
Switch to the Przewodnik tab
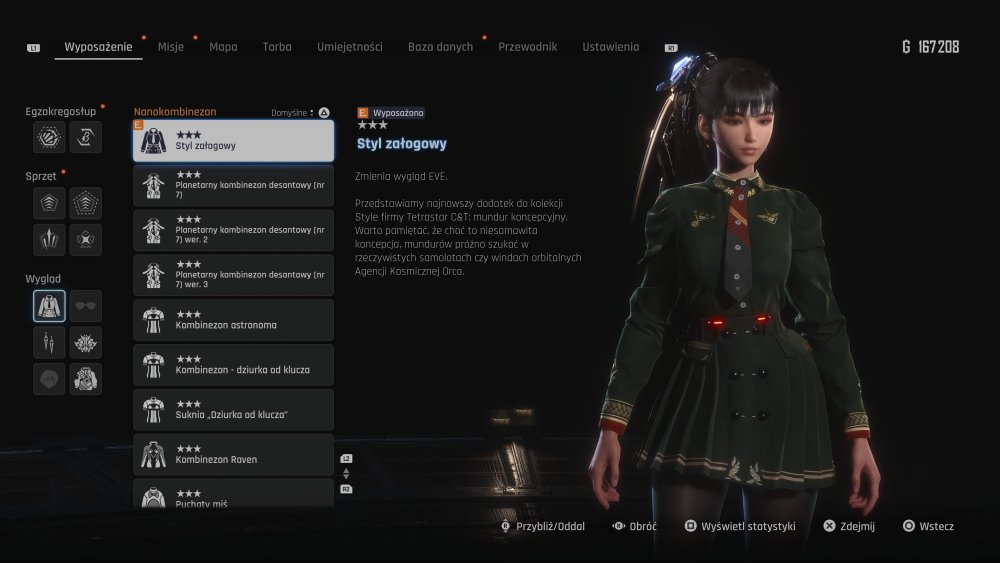527,47
